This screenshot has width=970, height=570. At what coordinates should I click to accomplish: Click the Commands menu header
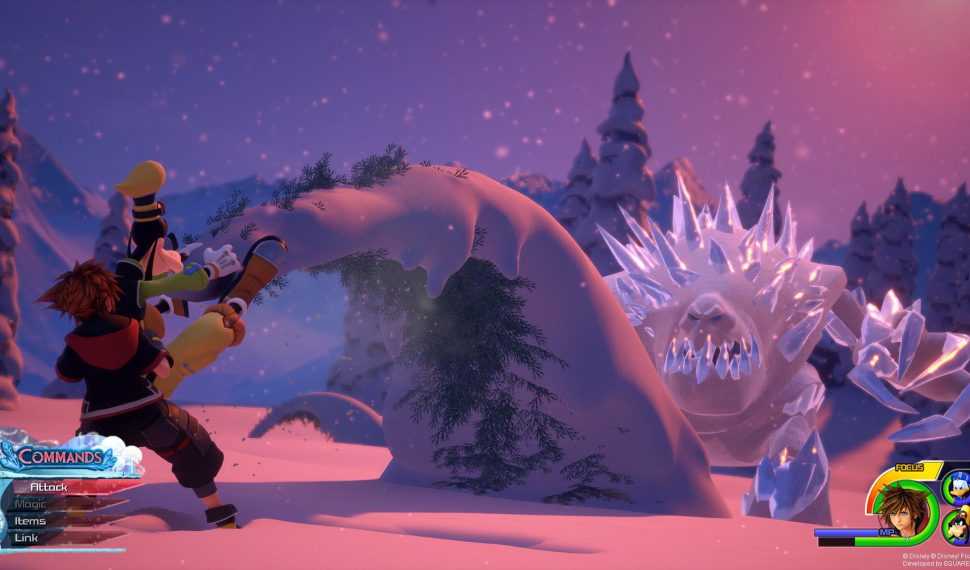pos(58,459)
